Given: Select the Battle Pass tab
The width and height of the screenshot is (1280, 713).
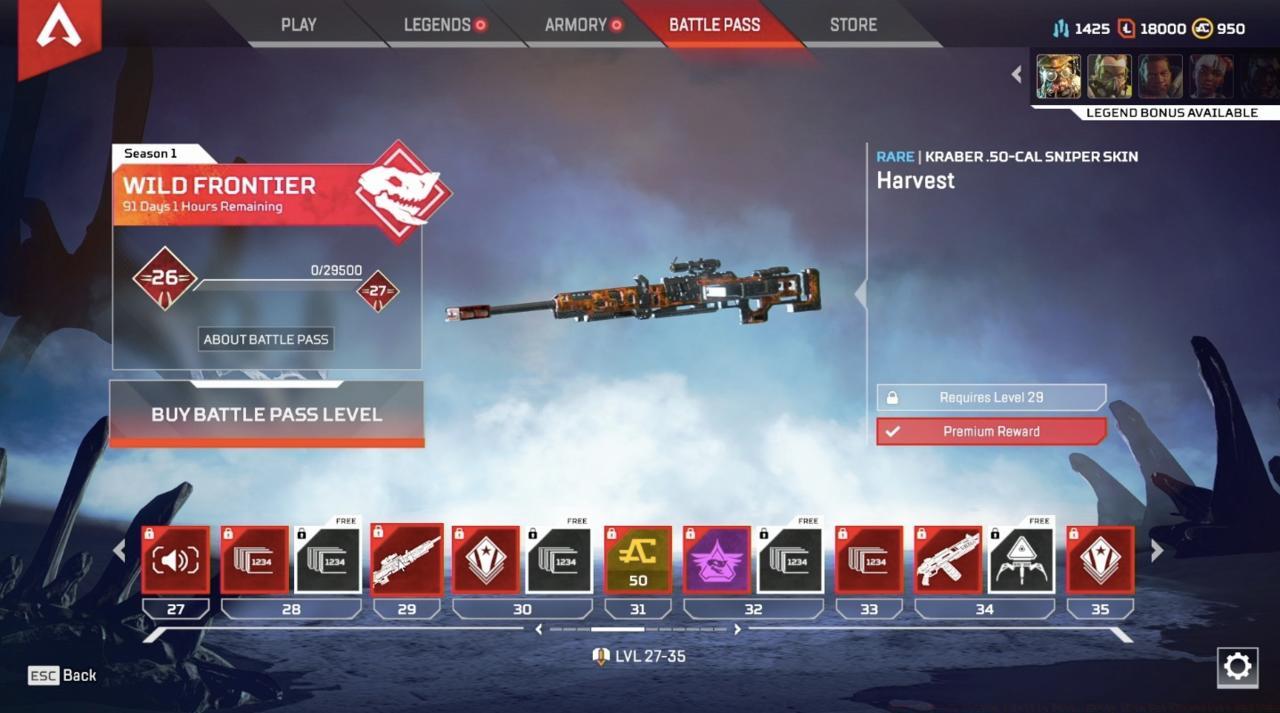Looking at the screenshot, I should (x=714, y=25).
